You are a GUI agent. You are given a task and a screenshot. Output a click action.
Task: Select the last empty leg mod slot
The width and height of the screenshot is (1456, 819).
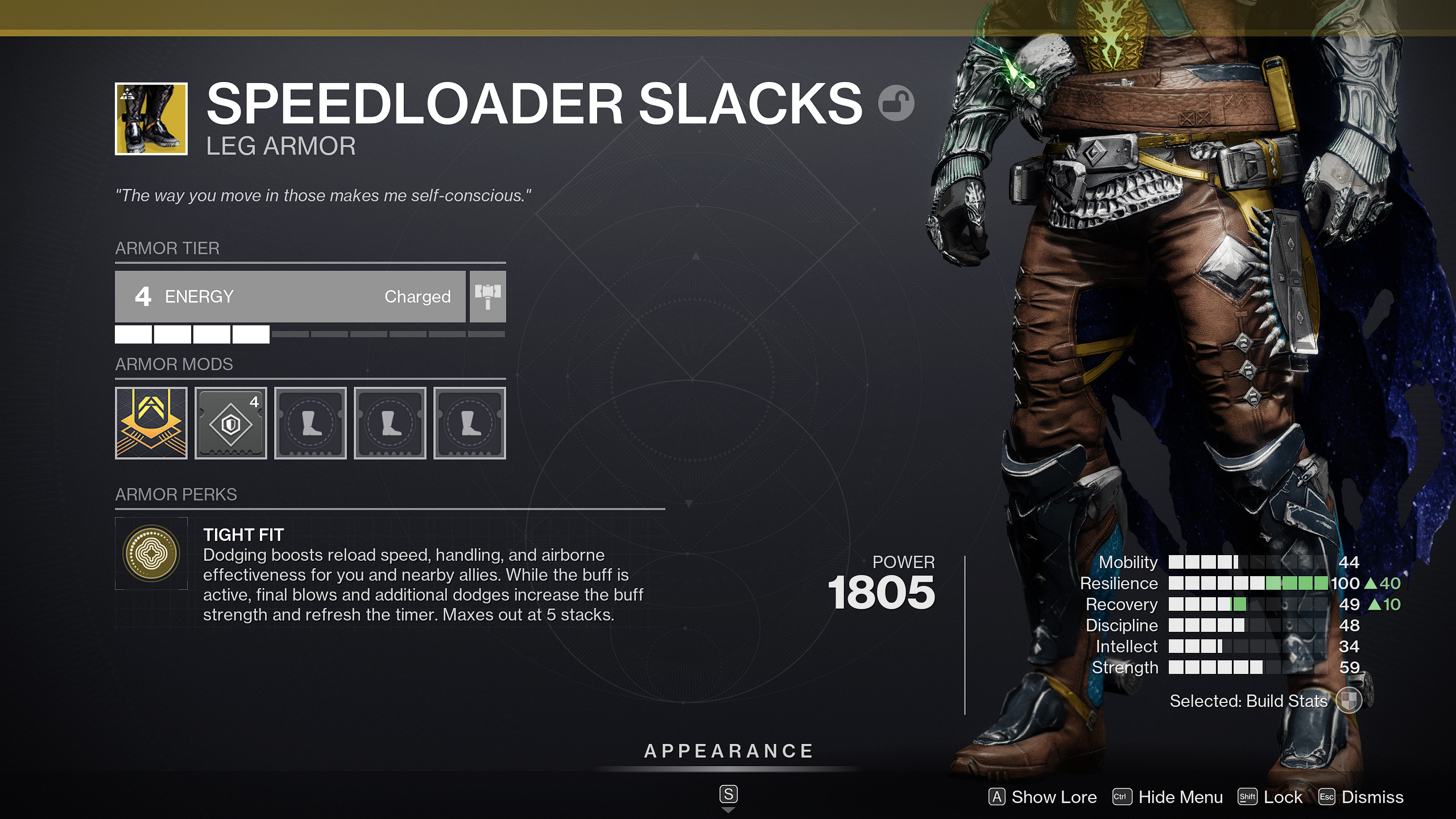point(470,423)
